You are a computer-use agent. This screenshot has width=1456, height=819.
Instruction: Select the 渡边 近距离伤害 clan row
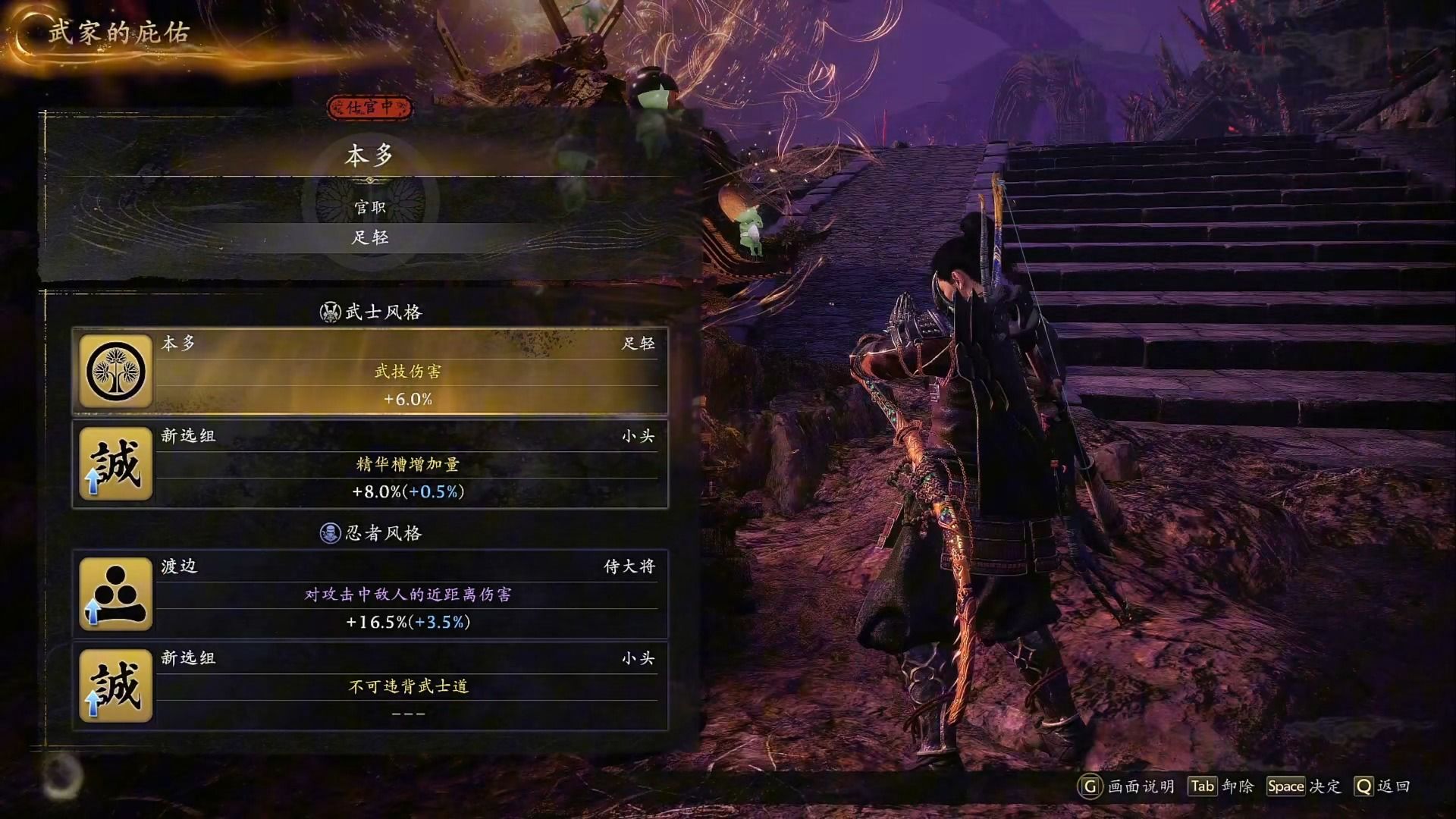tap(370, 595)
